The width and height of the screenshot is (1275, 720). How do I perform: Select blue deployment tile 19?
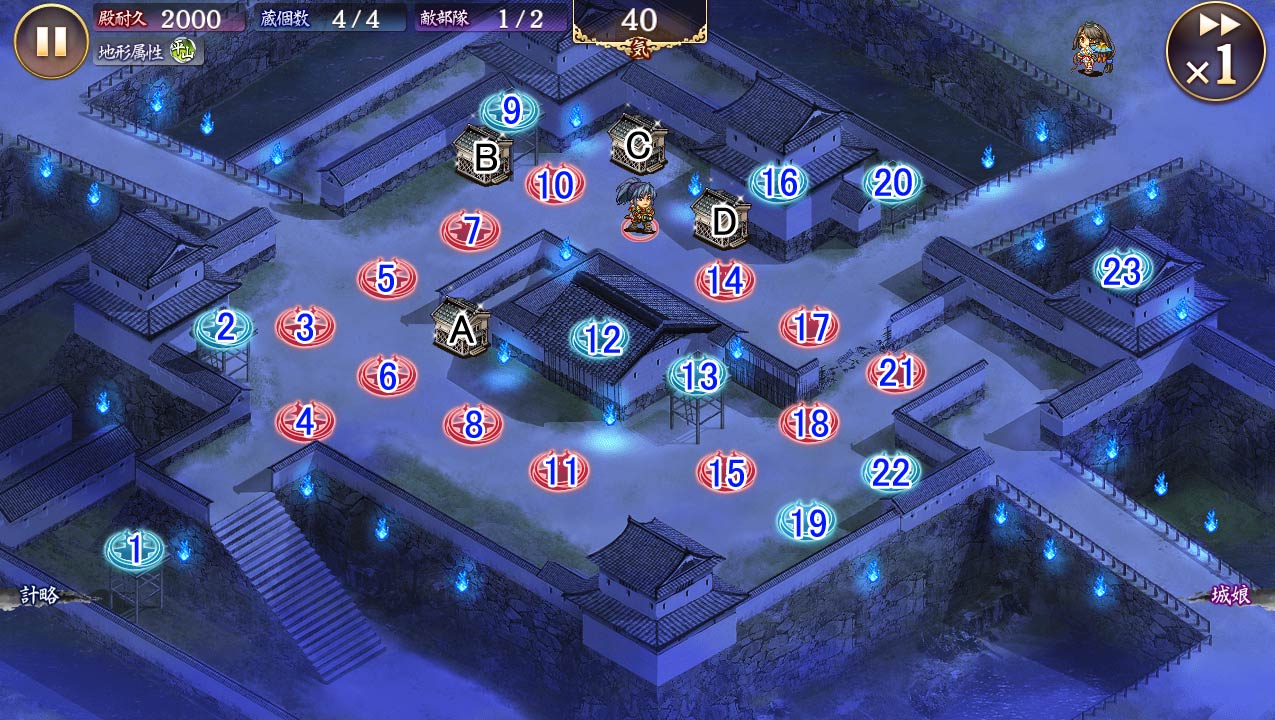(807, 521)
